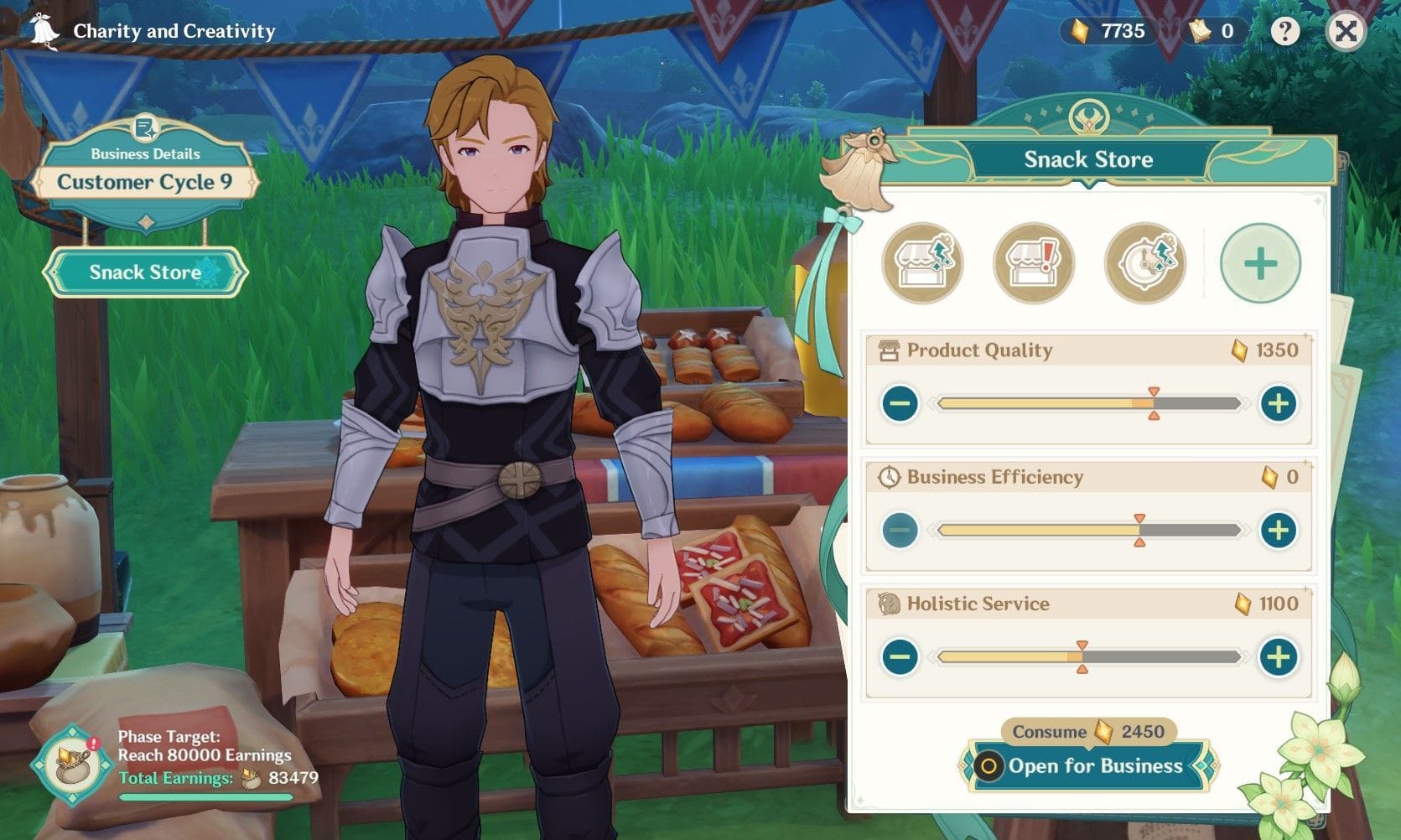Click the Product Quality slider bar
Image resolution: width=1401 pixels, height=840 pixels.
1088,404
